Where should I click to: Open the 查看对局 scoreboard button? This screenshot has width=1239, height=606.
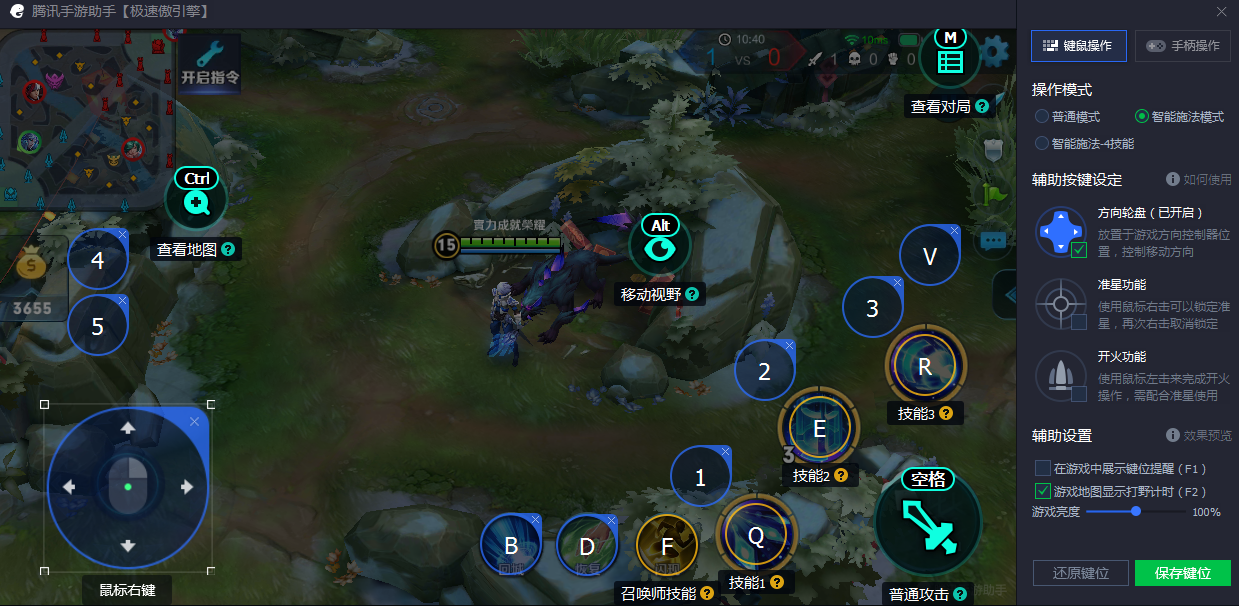point(949,60)
